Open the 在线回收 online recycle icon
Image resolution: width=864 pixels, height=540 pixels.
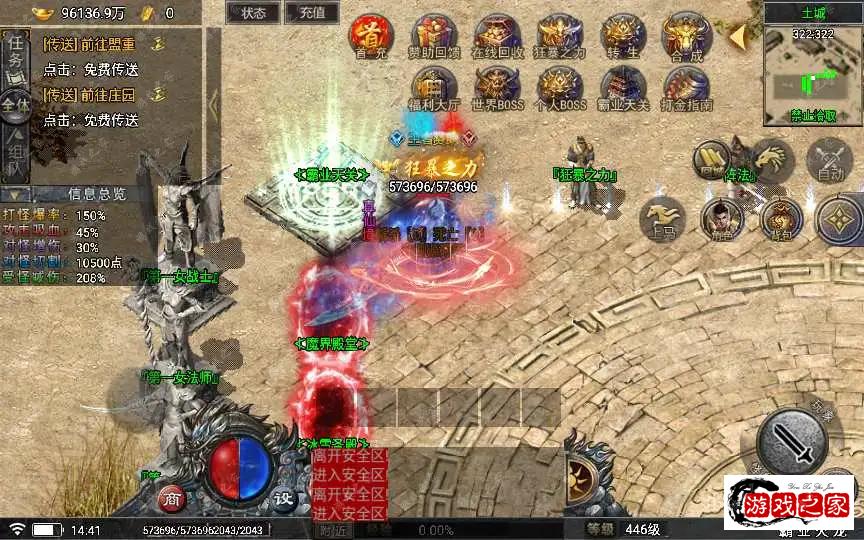(x=497, y=35)
